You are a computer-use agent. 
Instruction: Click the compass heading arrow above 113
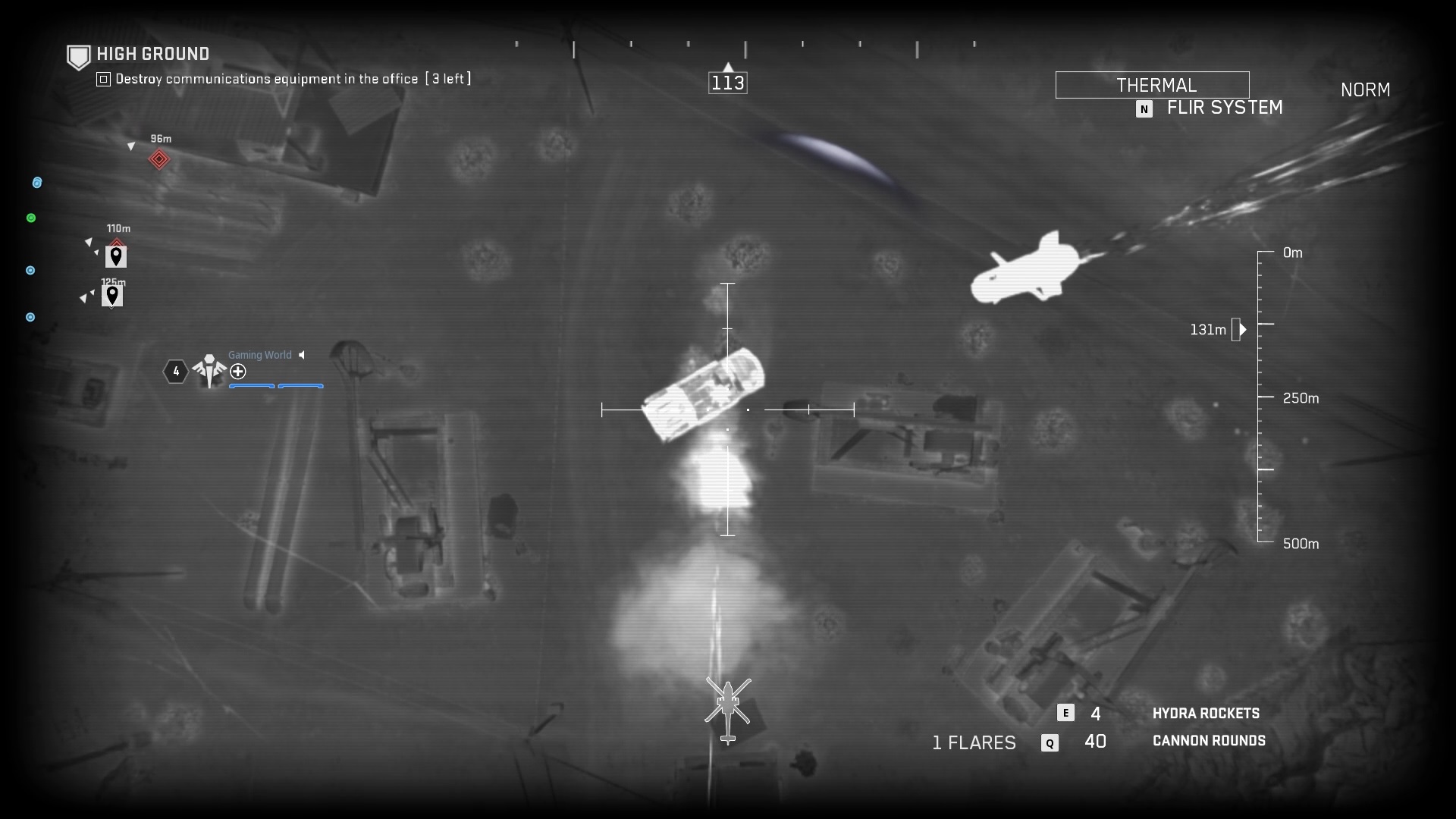[728, 65]
